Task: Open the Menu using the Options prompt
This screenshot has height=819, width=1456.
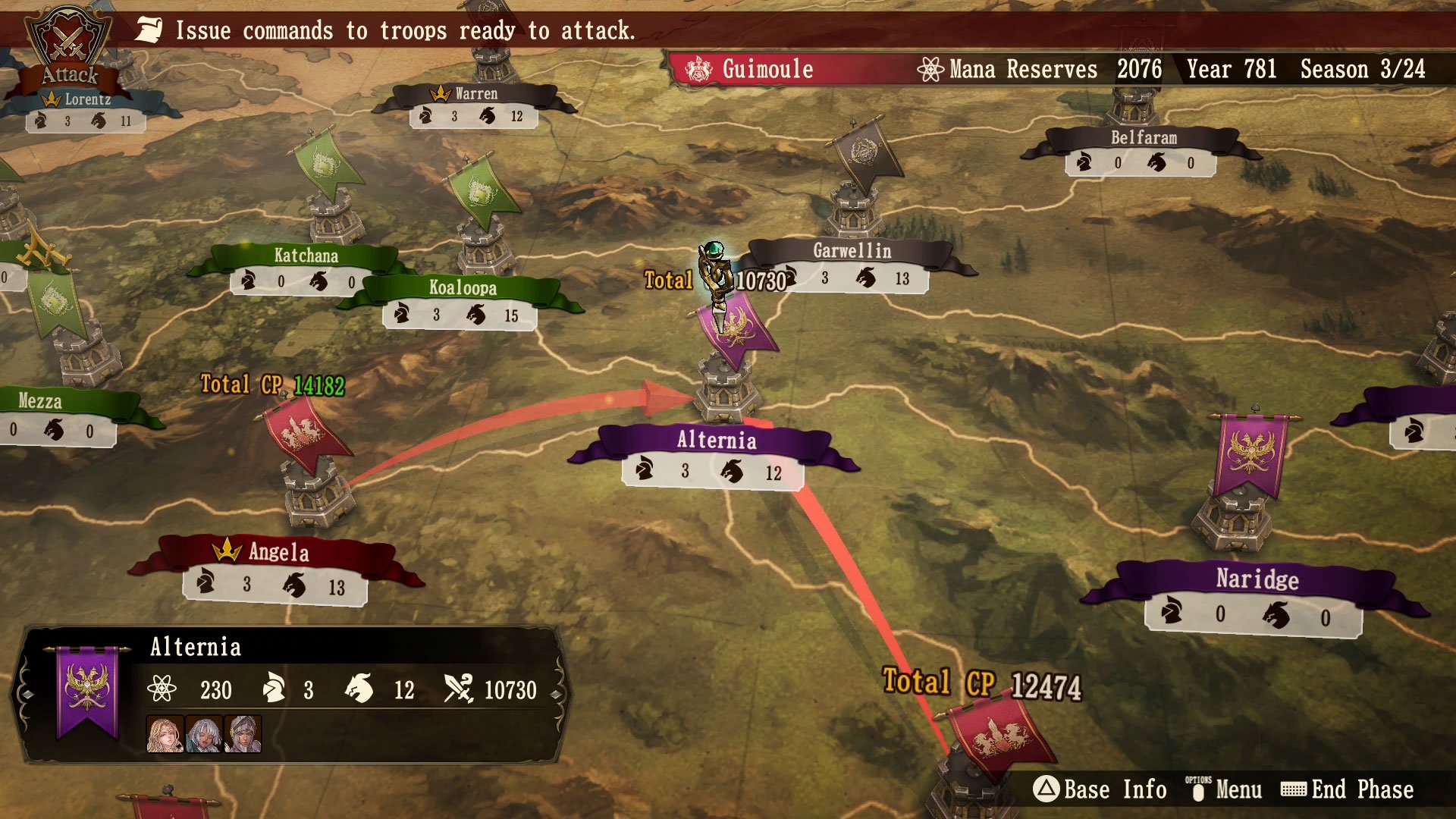Action: coord(1198,789)
